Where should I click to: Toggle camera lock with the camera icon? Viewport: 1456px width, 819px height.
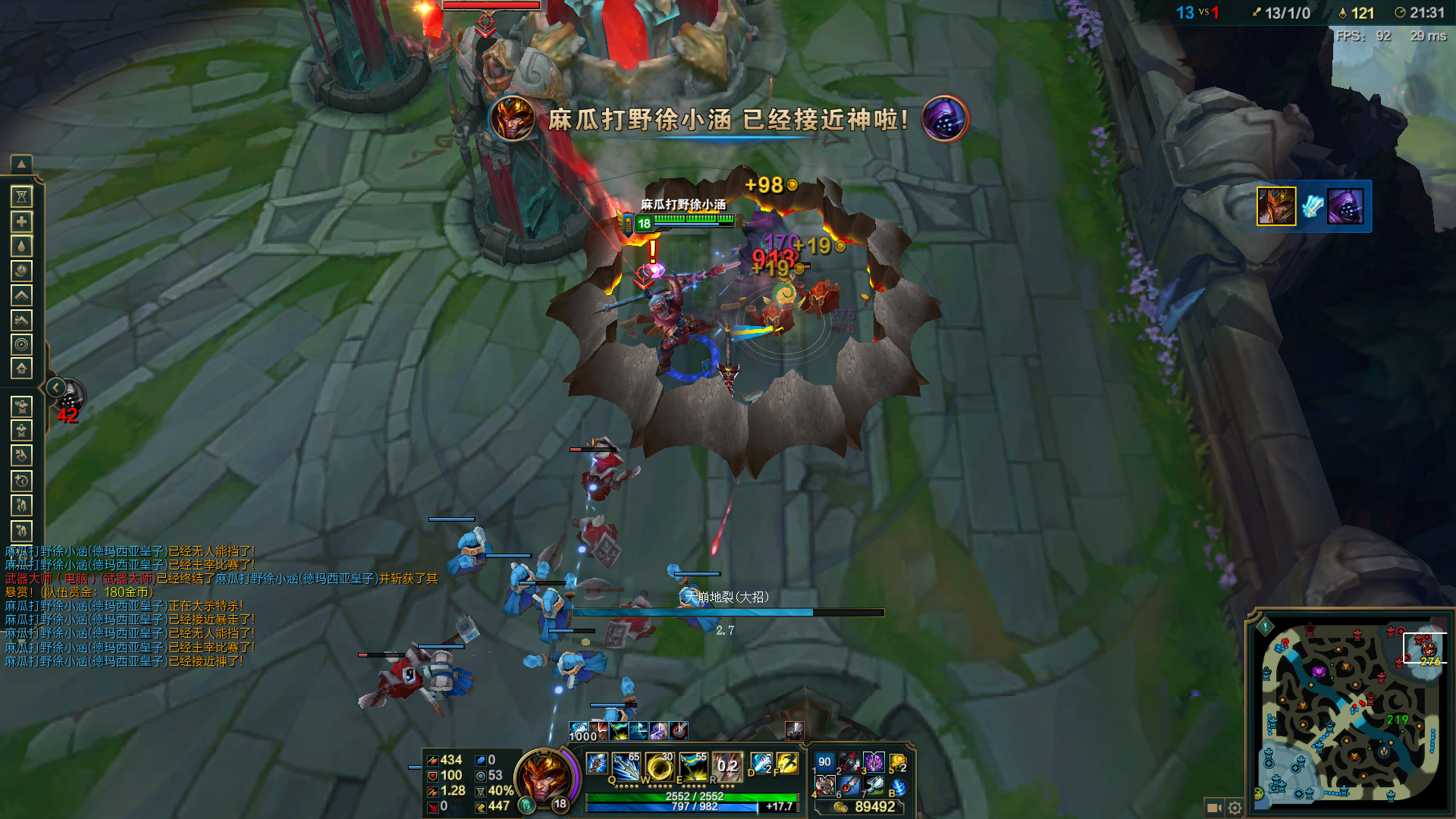(x=1214, y=808)
